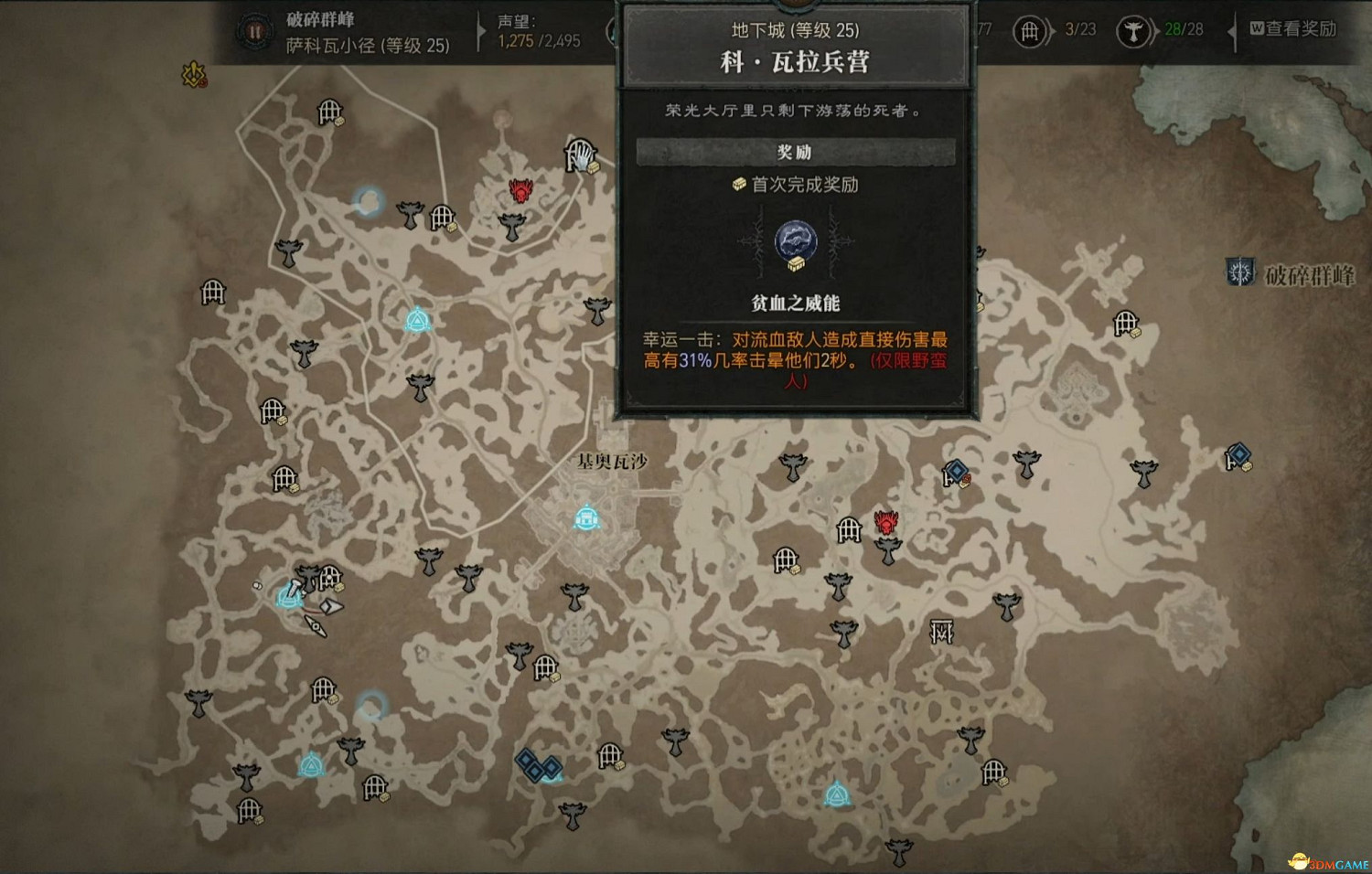
Task: Select the 奖励 section header in dungeon panel
Action: point(796,151)
